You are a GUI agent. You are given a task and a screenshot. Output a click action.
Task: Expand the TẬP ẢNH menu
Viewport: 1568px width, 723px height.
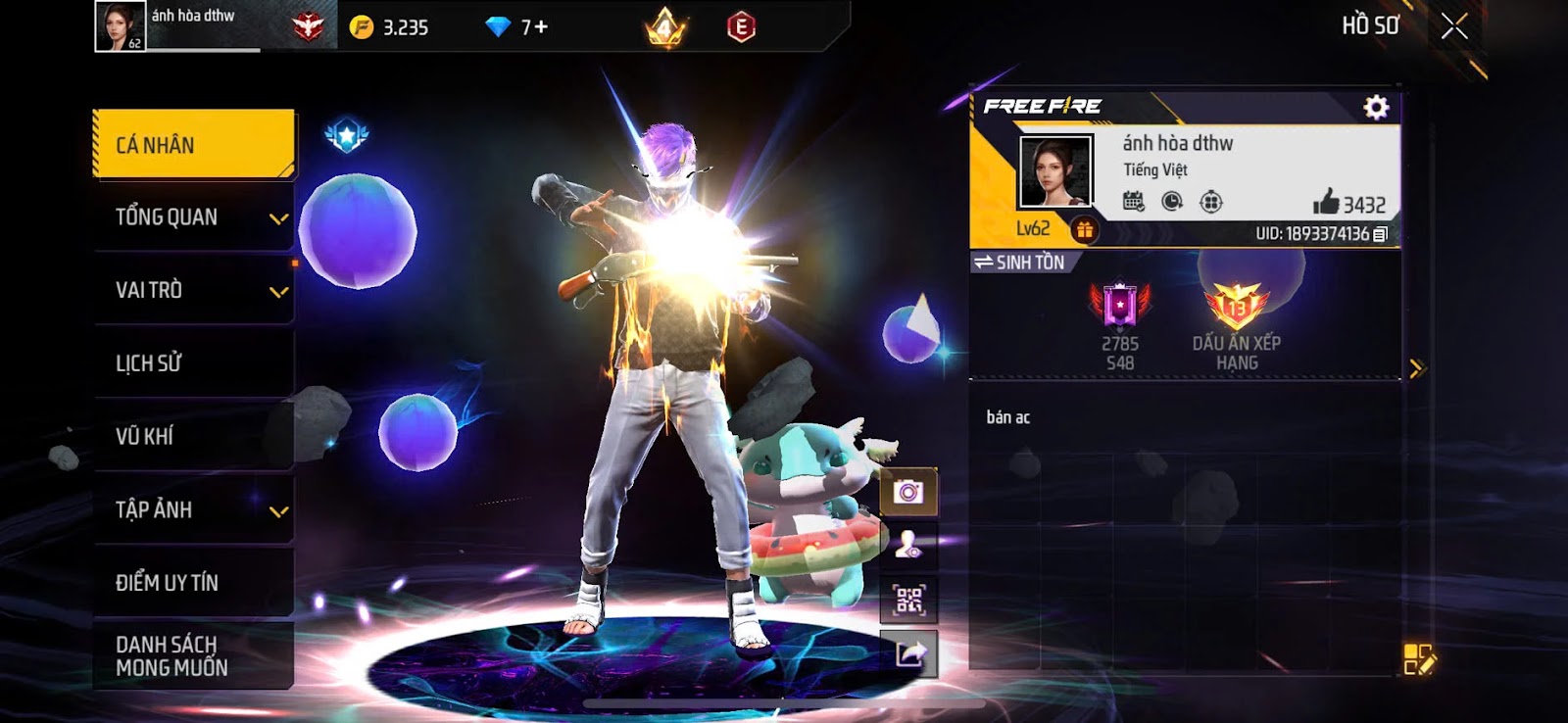194,509
